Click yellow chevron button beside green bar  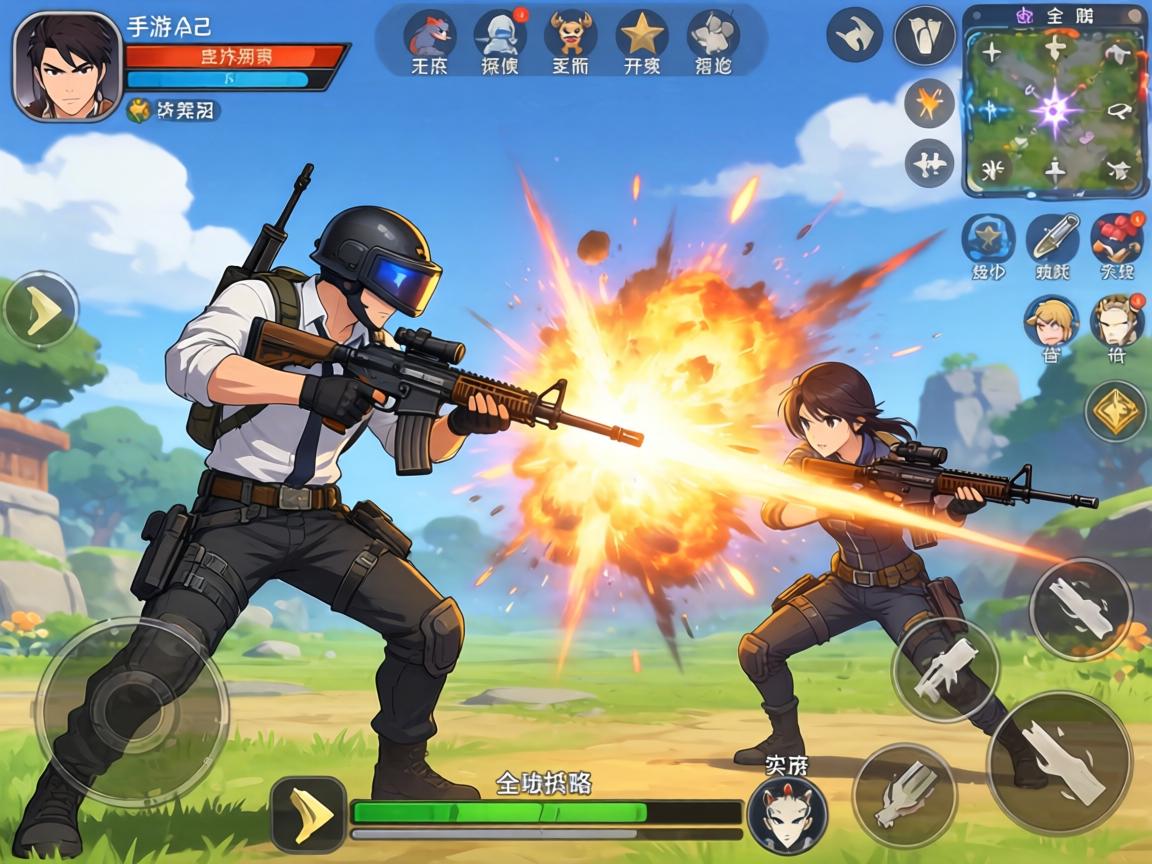(308, 813)
